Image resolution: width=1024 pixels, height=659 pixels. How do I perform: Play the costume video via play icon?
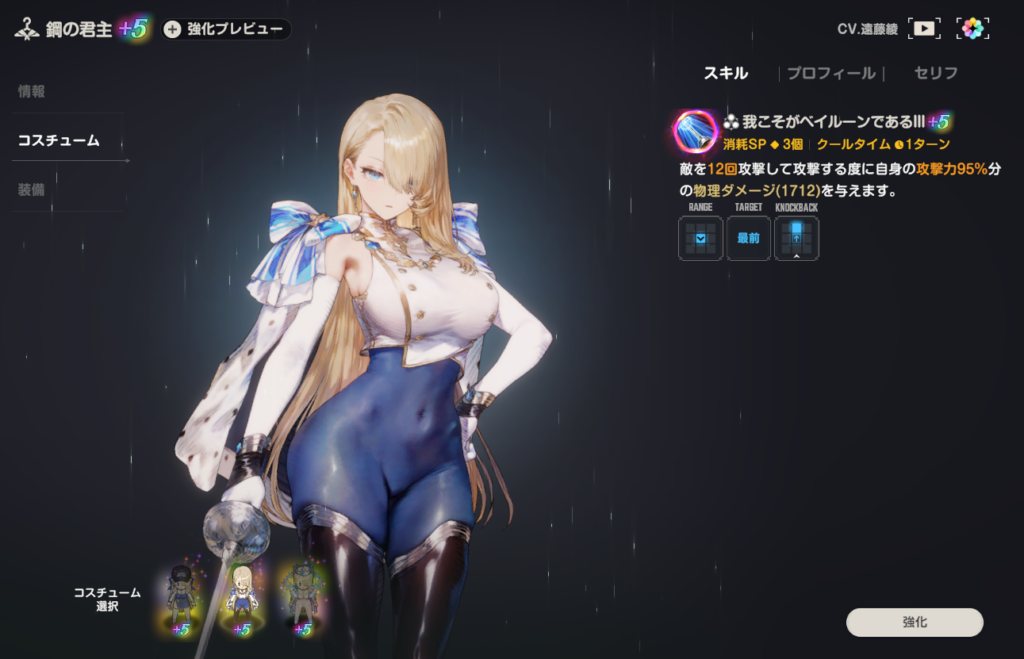coord(924,28)
